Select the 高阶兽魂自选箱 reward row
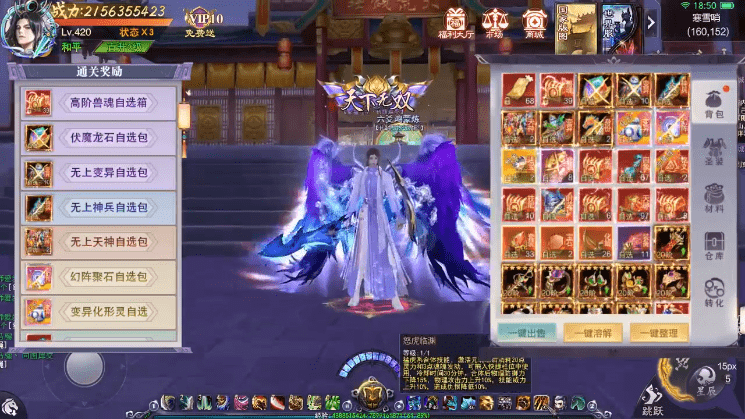The height and width of the screenshot is (419, 745). pos(100,102)
